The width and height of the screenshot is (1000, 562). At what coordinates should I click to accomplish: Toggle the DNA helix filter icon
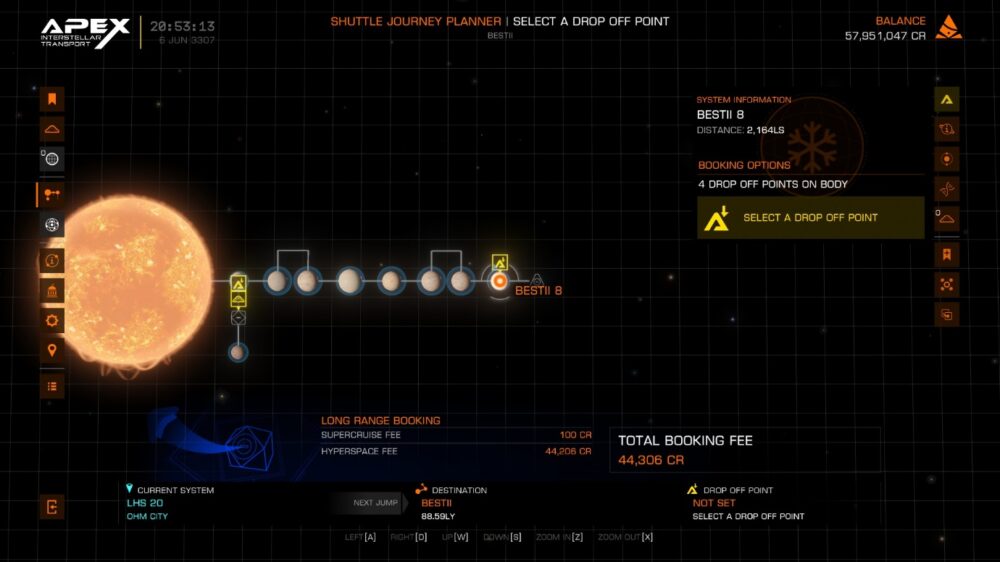pos(947,188)
